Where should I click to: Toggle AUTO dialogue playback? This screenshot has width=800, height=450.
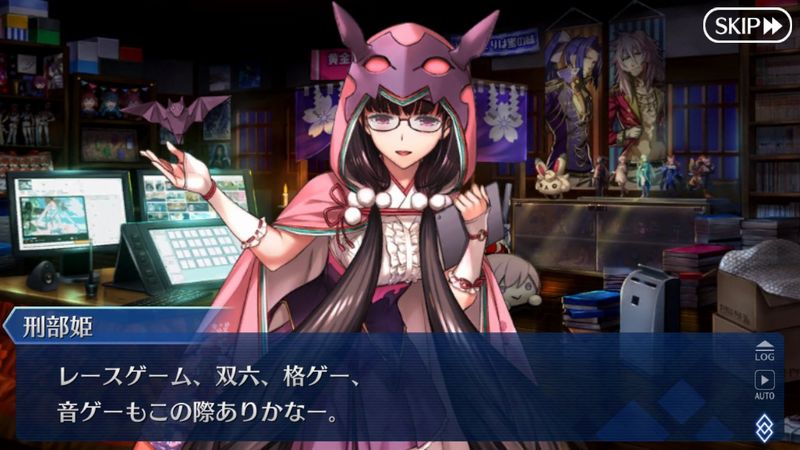pos(764,384)
